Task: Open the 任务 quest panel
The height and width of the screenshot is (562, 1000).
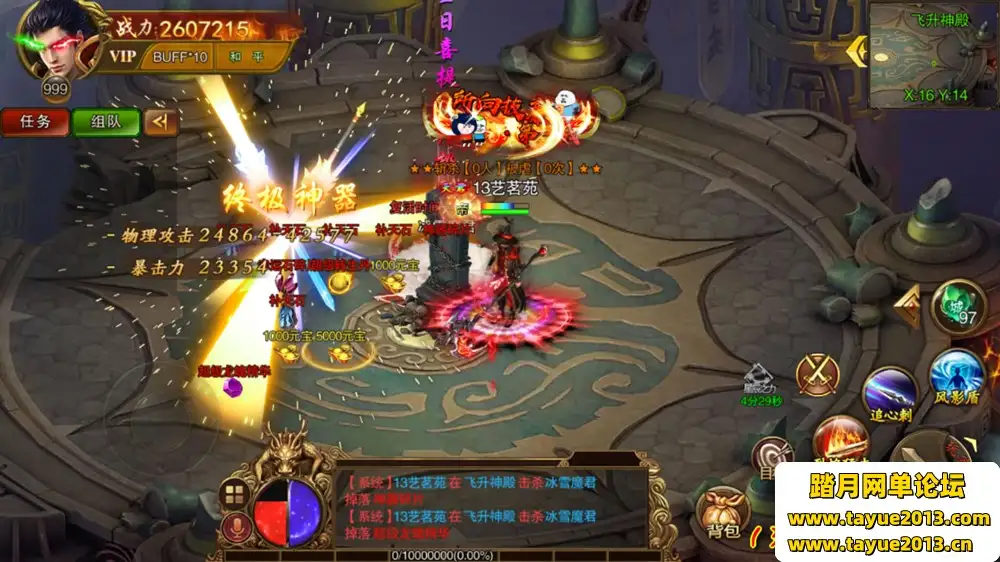Action: 35,122
